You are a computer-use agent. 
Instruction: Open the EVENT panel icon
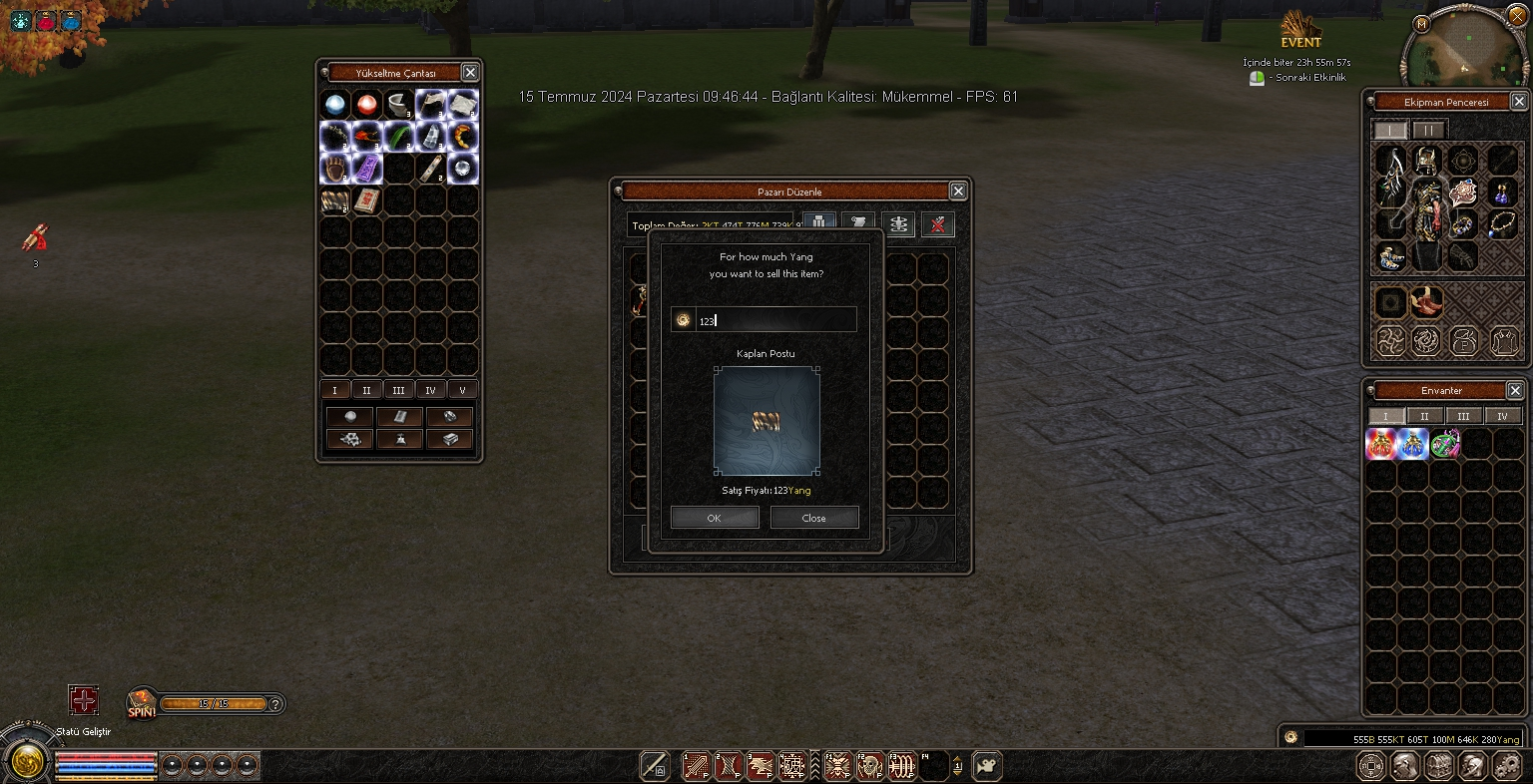click(x=1300, y=30)
